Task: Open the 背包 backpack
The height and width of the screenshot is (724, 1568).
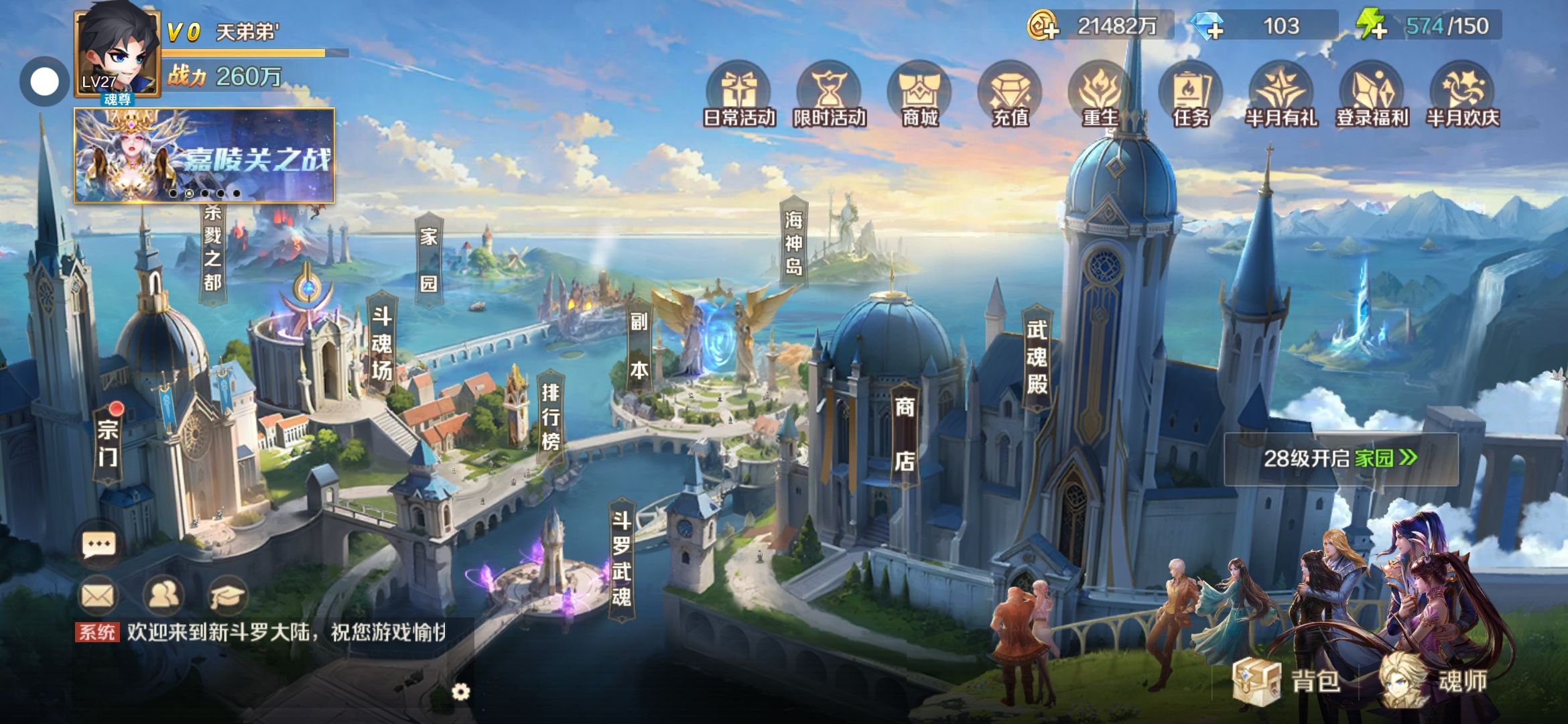Action: (1288, 680)
